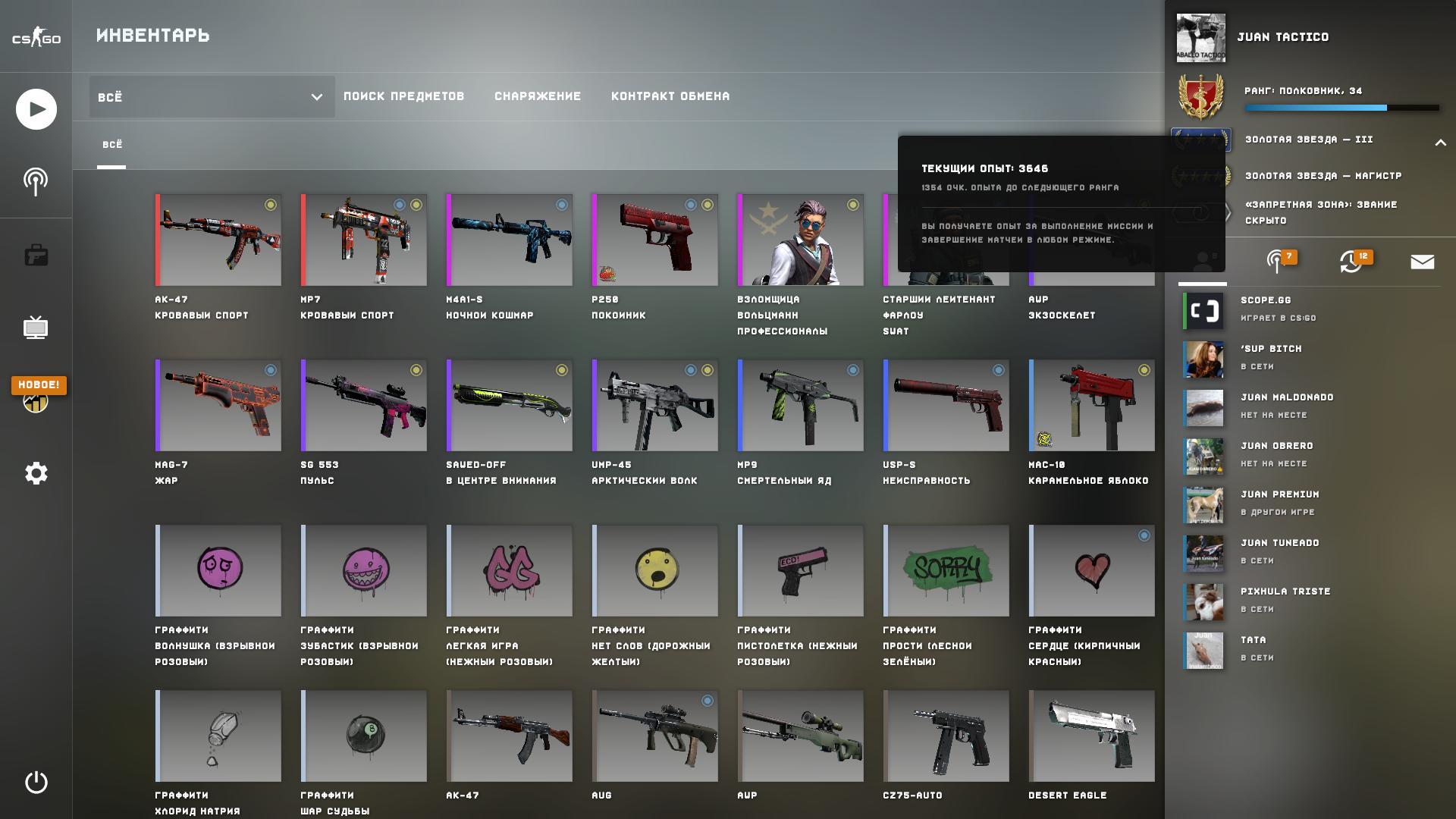Select the P250 Покойник pistol
Screen dimensions: 1456x819
coord(655,240)
